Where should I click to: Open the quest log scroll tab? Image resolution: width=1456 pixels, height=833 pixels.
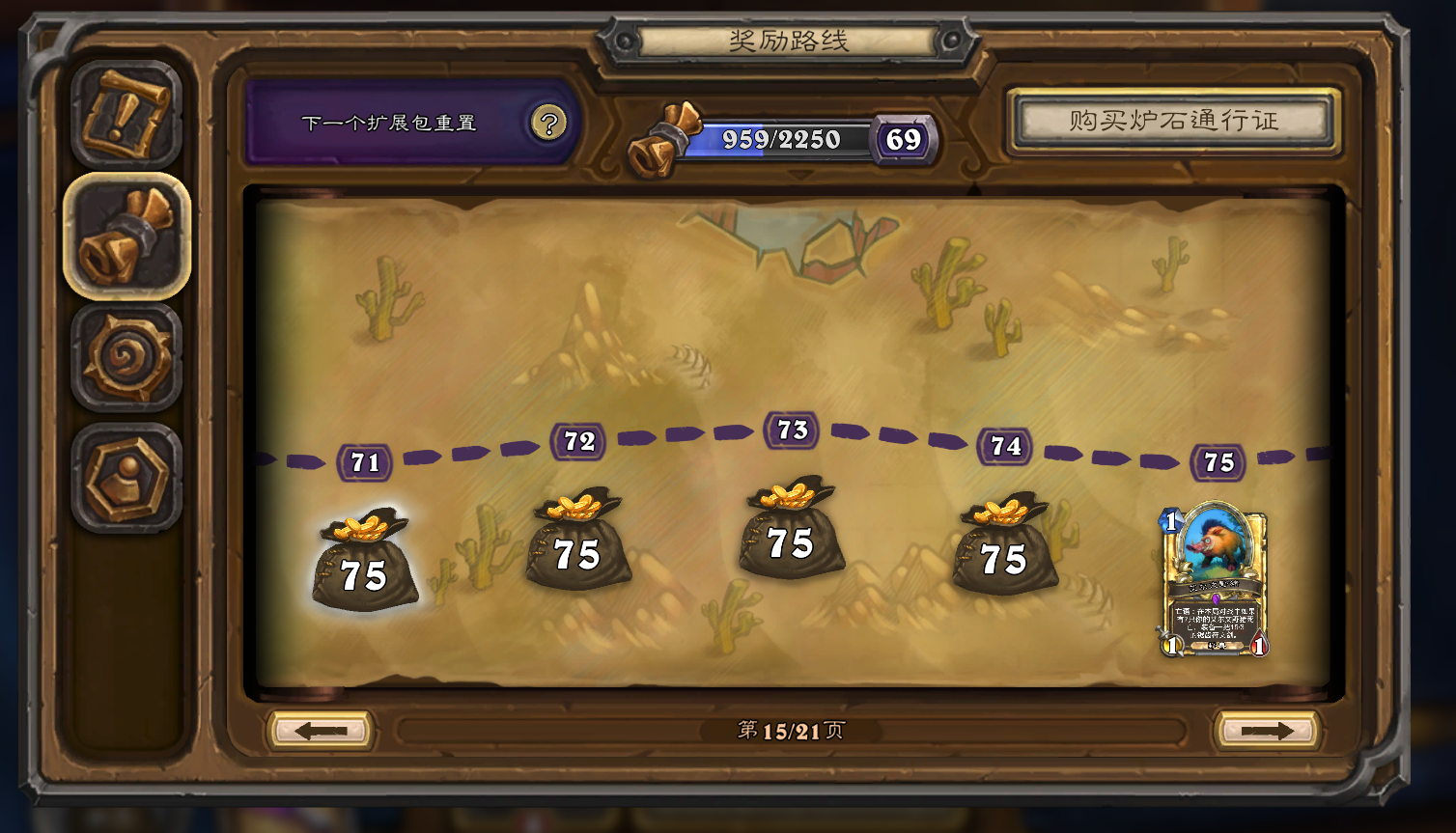point(126,115)
